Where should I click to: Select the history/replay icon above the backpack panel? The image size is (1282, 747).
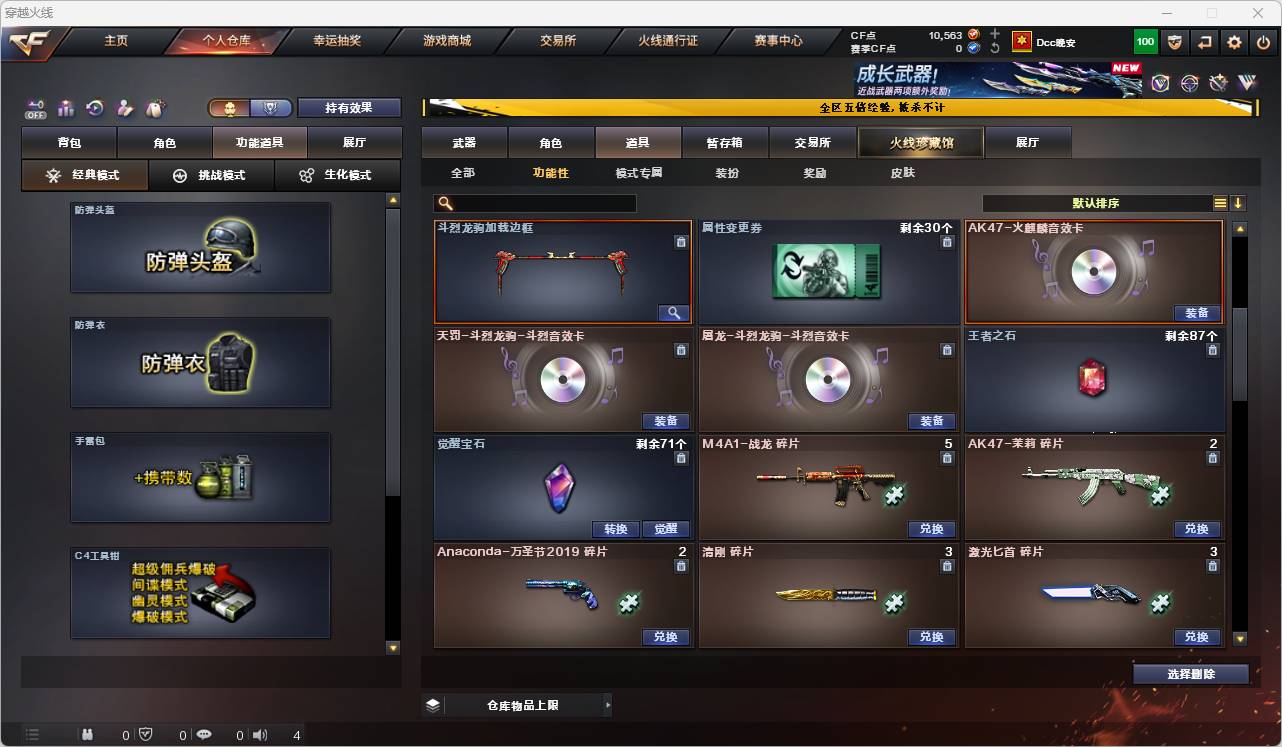pos(93,109)
